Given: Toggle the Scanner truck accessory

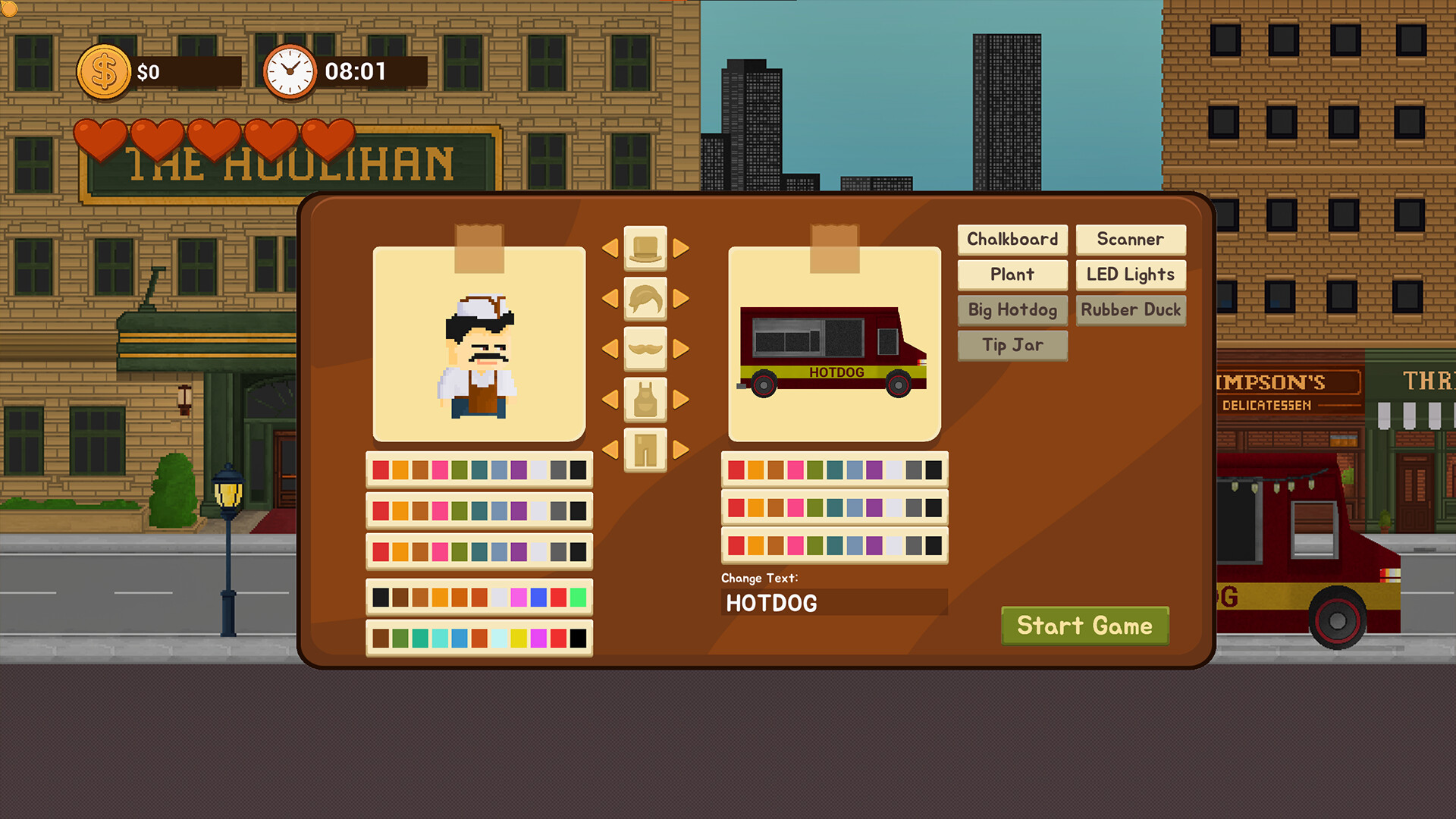Looking at the screenshot, I should pos(1130,240).
